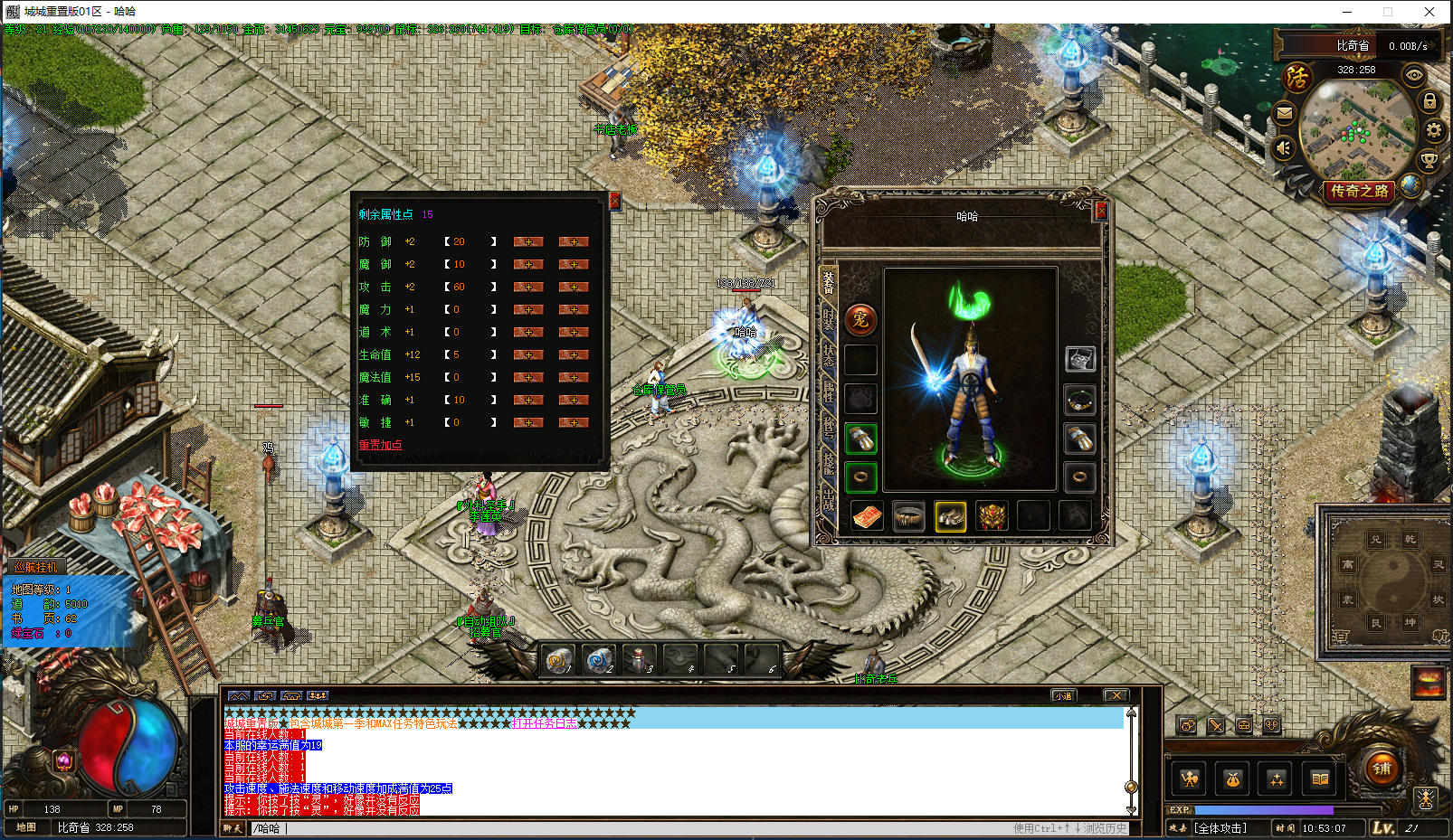Open the round 活 activity button
The image size is (1453, 840).
click(x=1297, y=78)
